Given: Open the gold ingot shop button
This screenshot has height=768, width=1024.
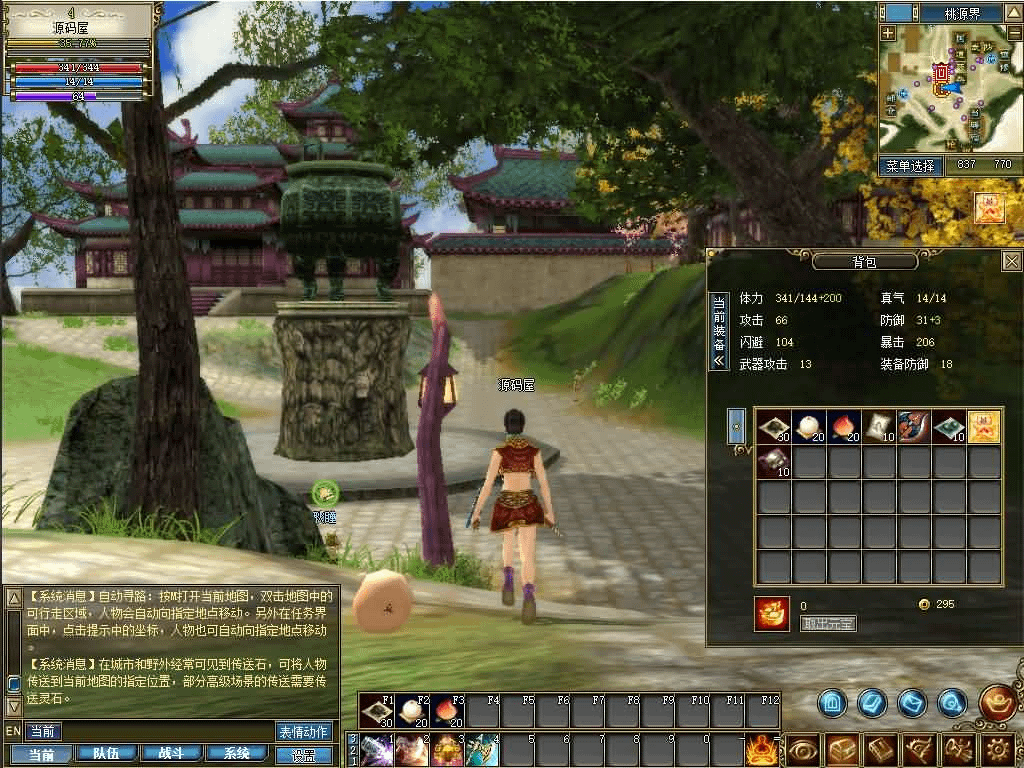Looking at the screenshot, I should tap(999, 702).
